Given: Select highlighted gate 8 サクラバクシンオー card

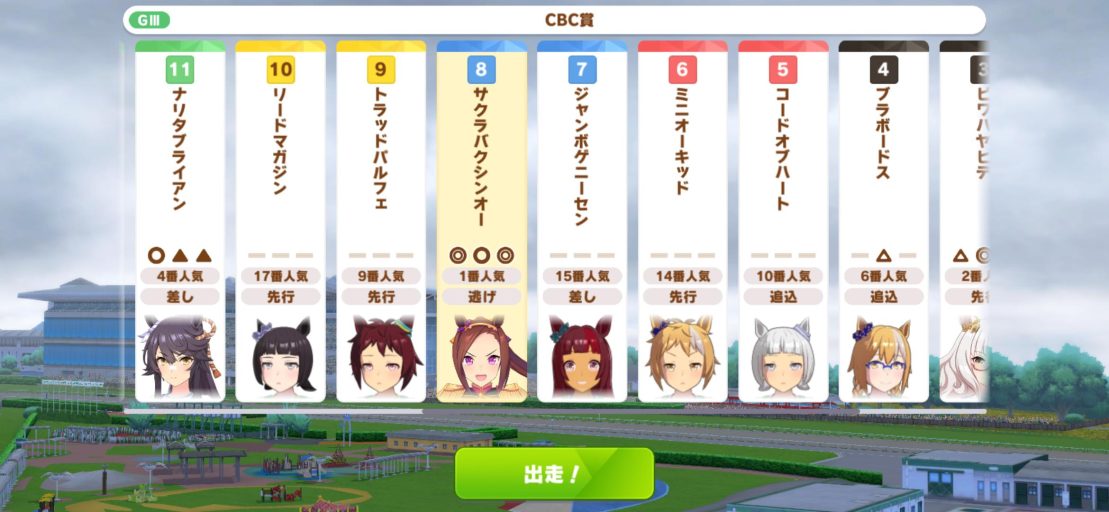Looking at the screenshot, I should coord(481,222).
